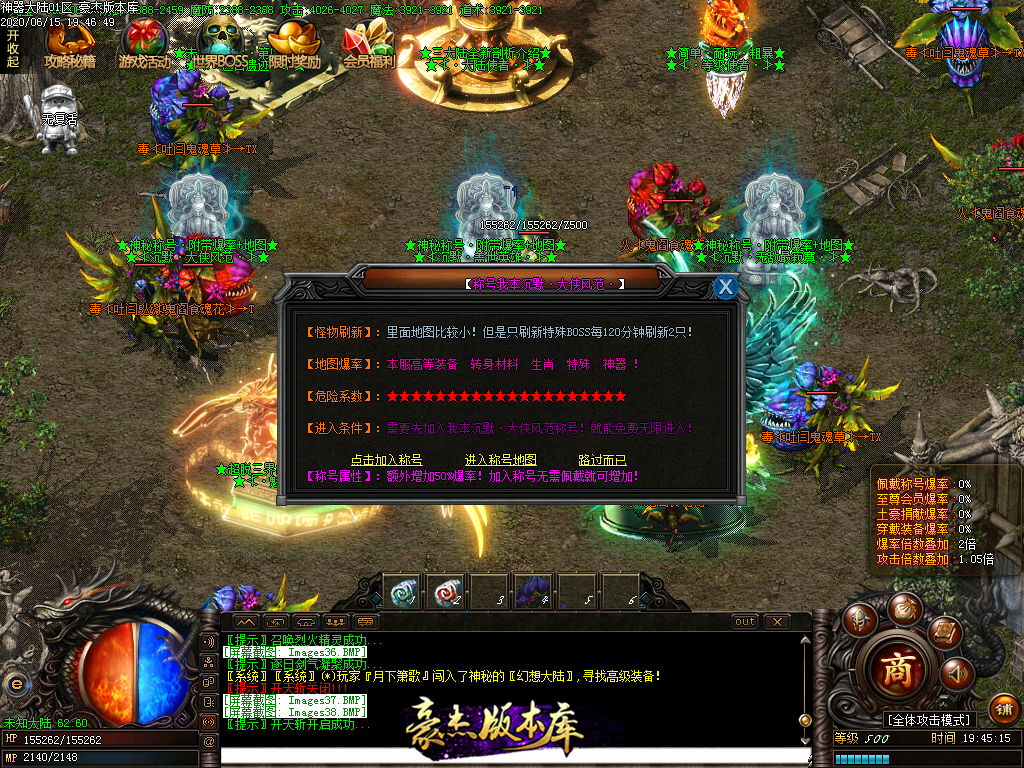Screen dimensions: 1024x768
Task: Use the red swirl item in hotbar slot 2
Action: point(445,590)
